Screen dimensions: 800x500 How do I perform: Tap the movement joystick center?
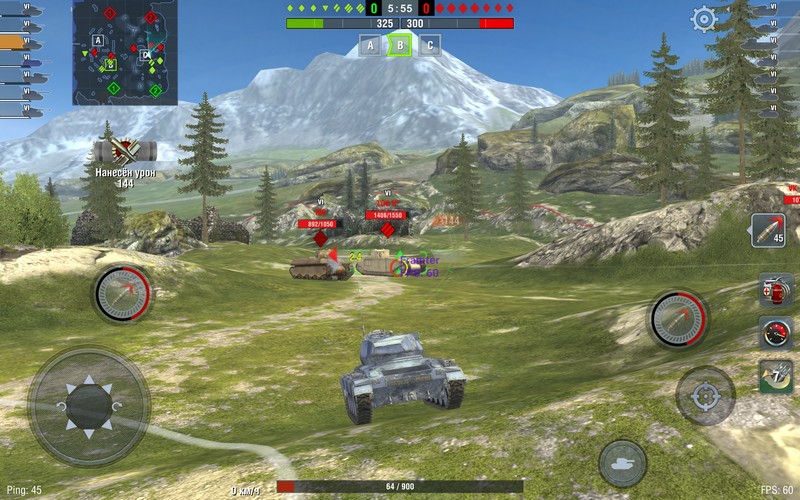point(88,406)
